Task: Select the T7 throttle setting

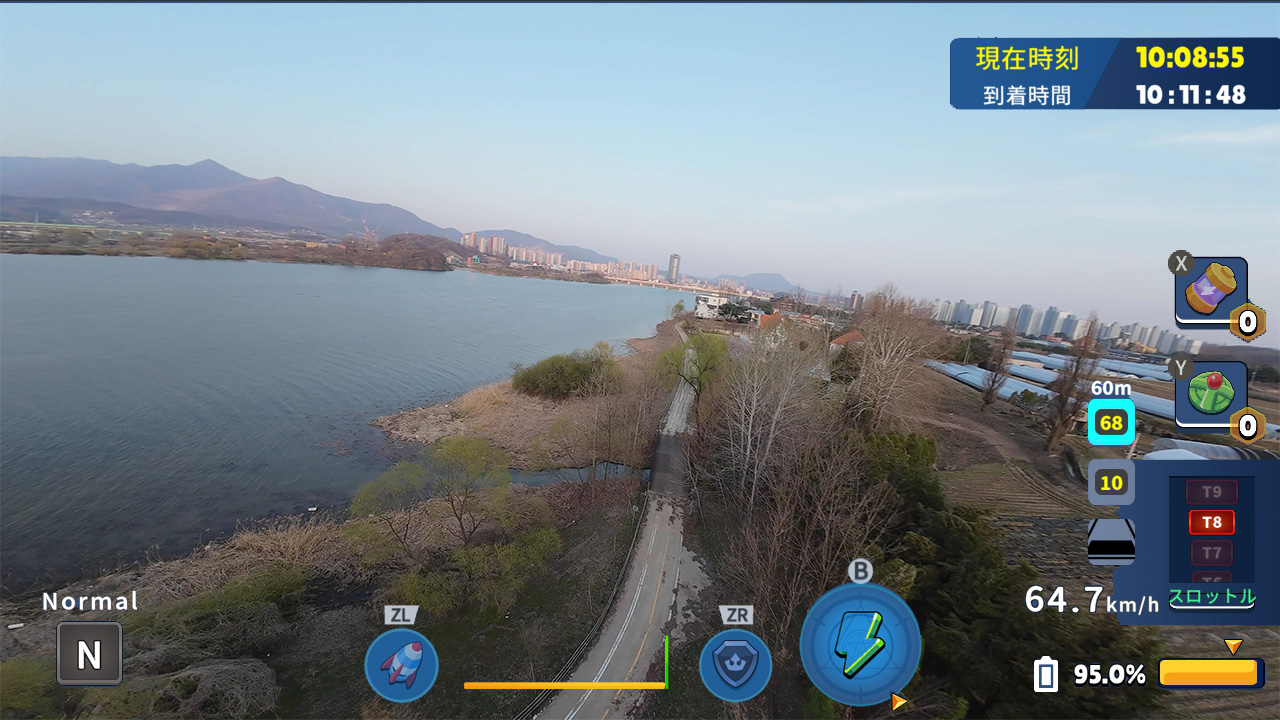Action: click(1210, 551)
